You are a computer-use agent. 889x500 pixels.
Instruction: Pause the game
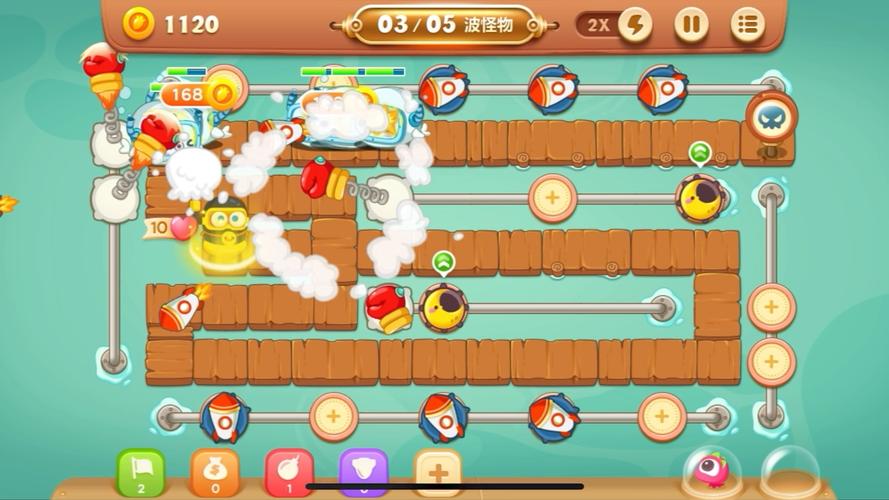tap(691, 25)
